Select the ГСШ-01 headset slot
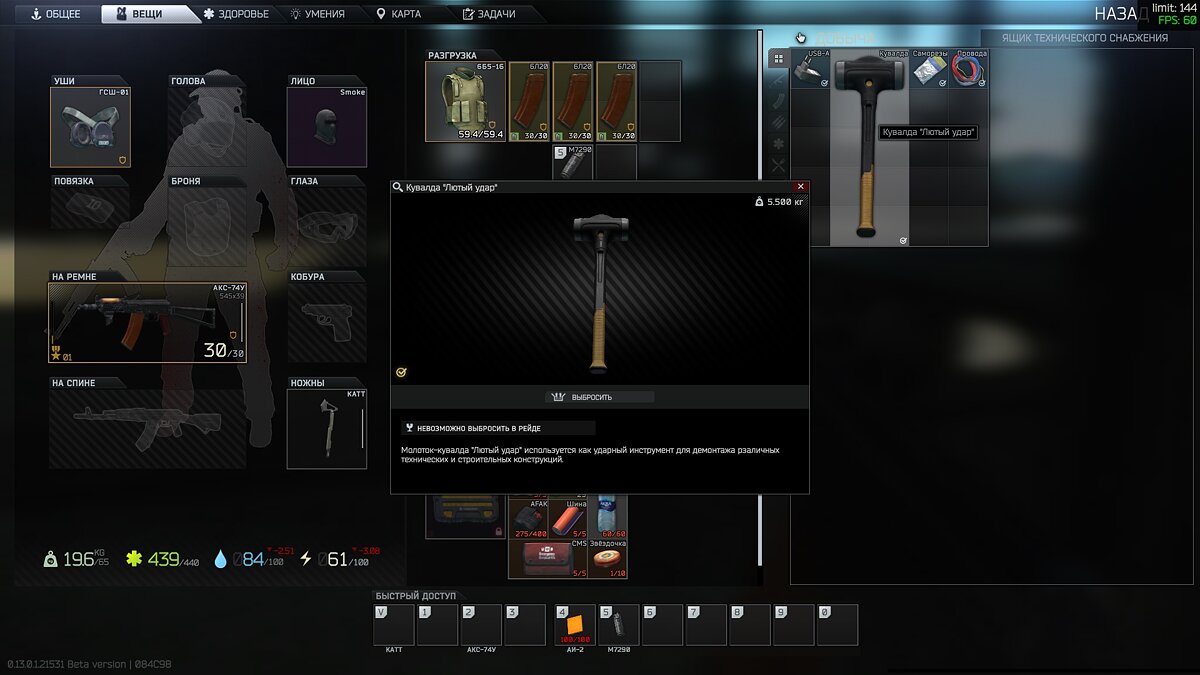Screen dimensions: 1200x675 click(x=90, y=127)
